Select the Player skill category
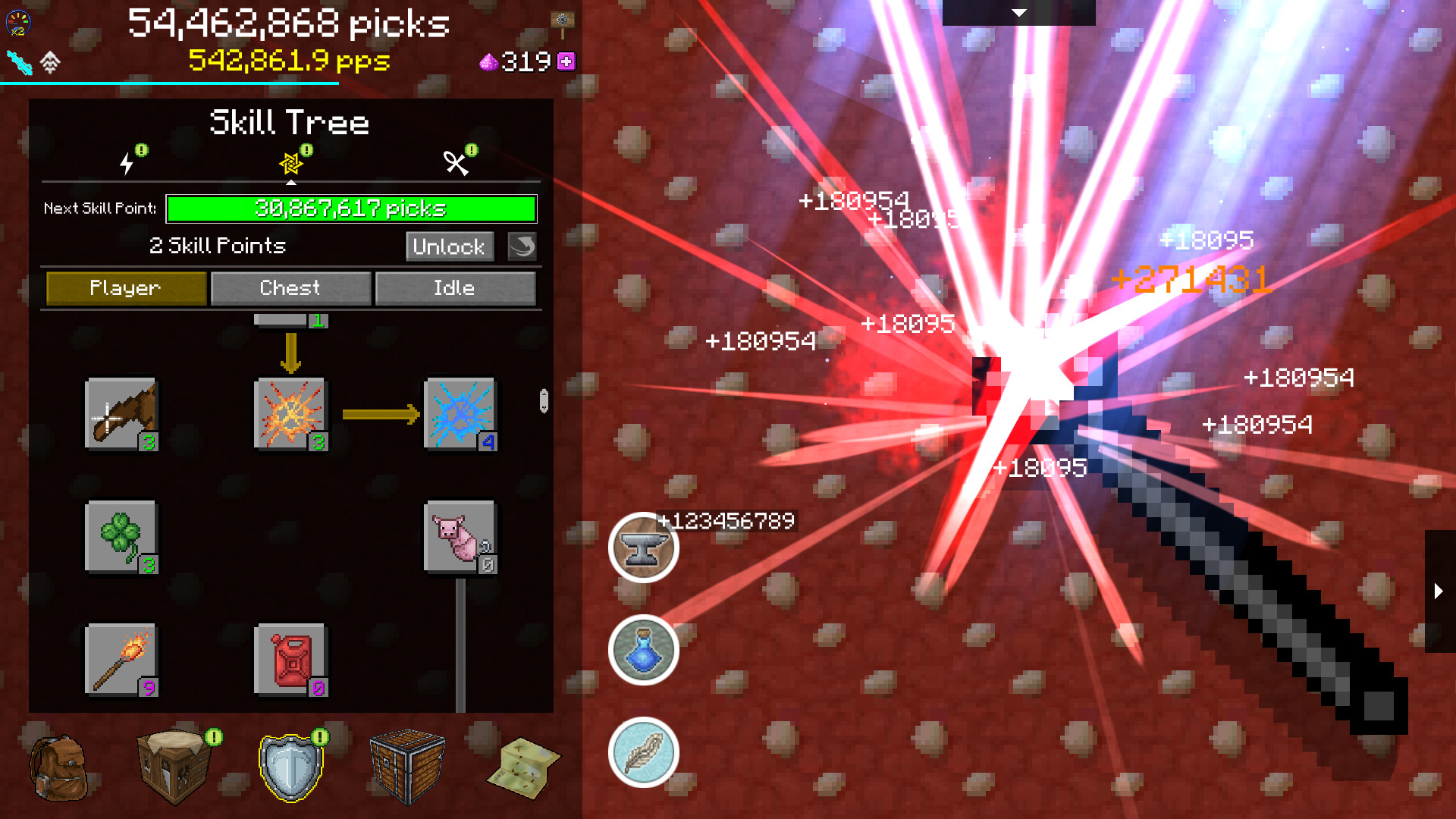Screen dimensions: 1456x819 click(125, 288)
